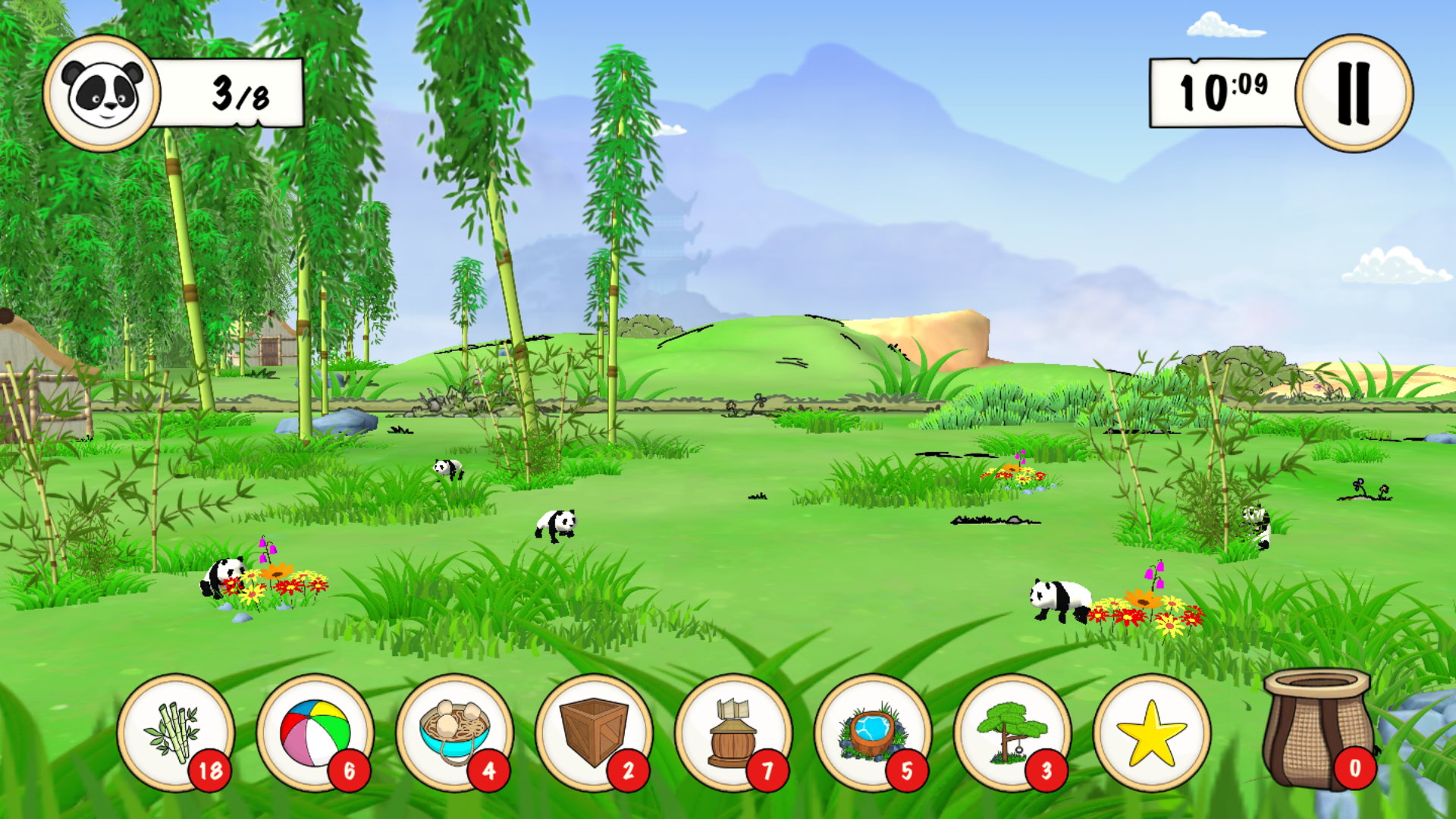Pick the noodle bowl food item
Viewport: 1456px width, 819px height.
tap(454, 733)
